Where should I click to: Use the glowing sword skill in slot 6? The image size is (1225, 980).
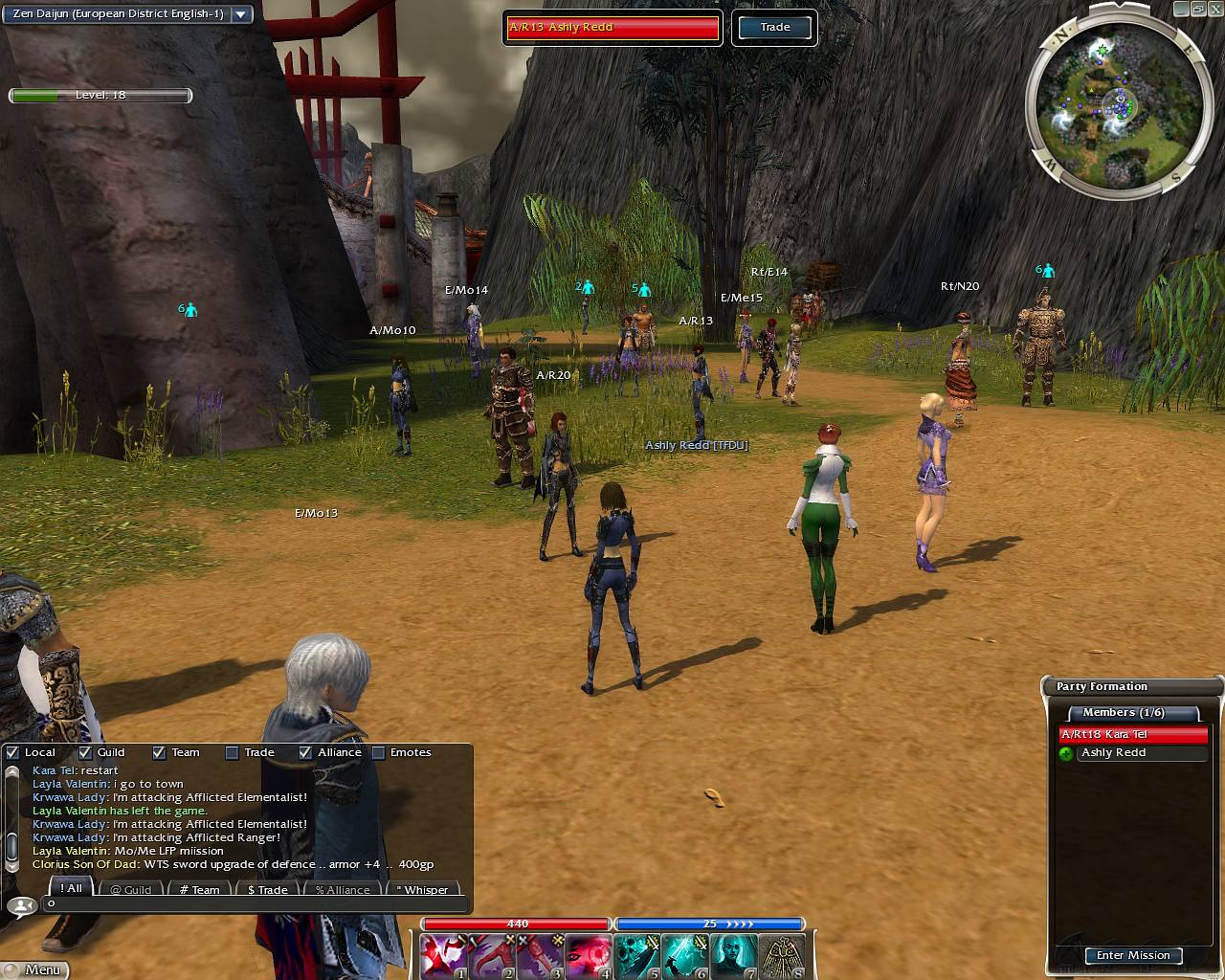click(x=685, y=955)
